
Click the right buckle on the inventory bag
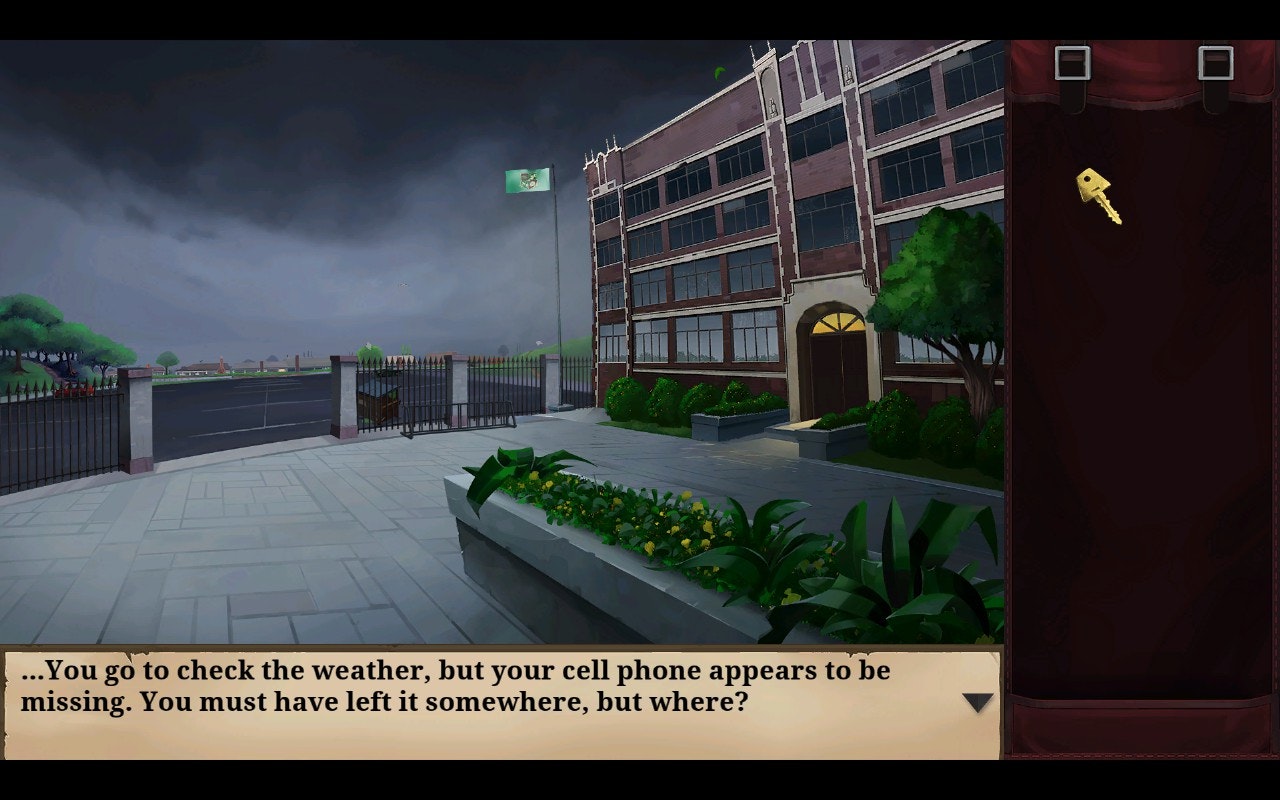[1216, 62]
